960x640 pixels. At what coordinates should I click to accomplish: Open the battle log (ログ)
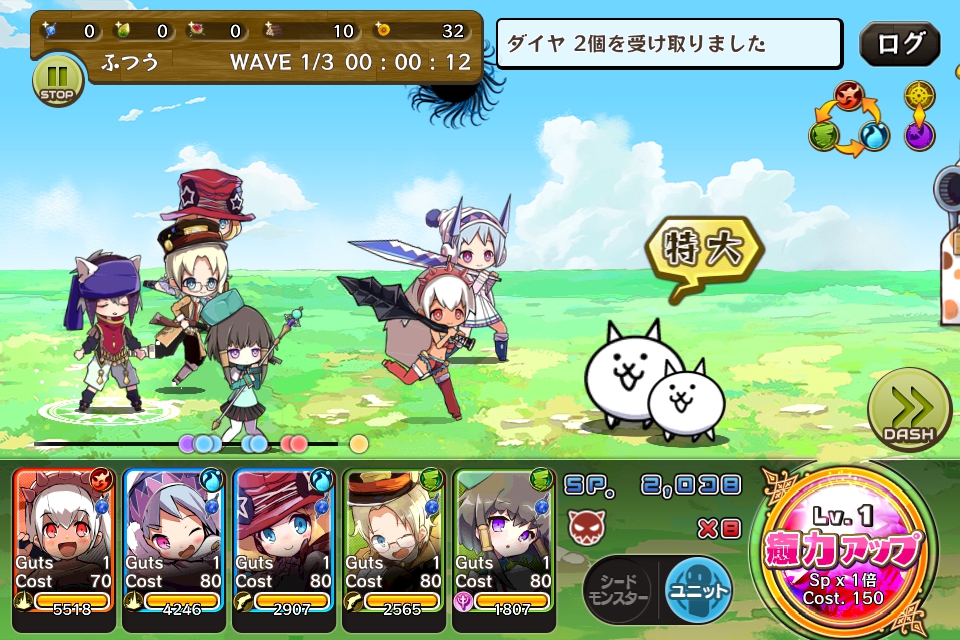(899, 44)
